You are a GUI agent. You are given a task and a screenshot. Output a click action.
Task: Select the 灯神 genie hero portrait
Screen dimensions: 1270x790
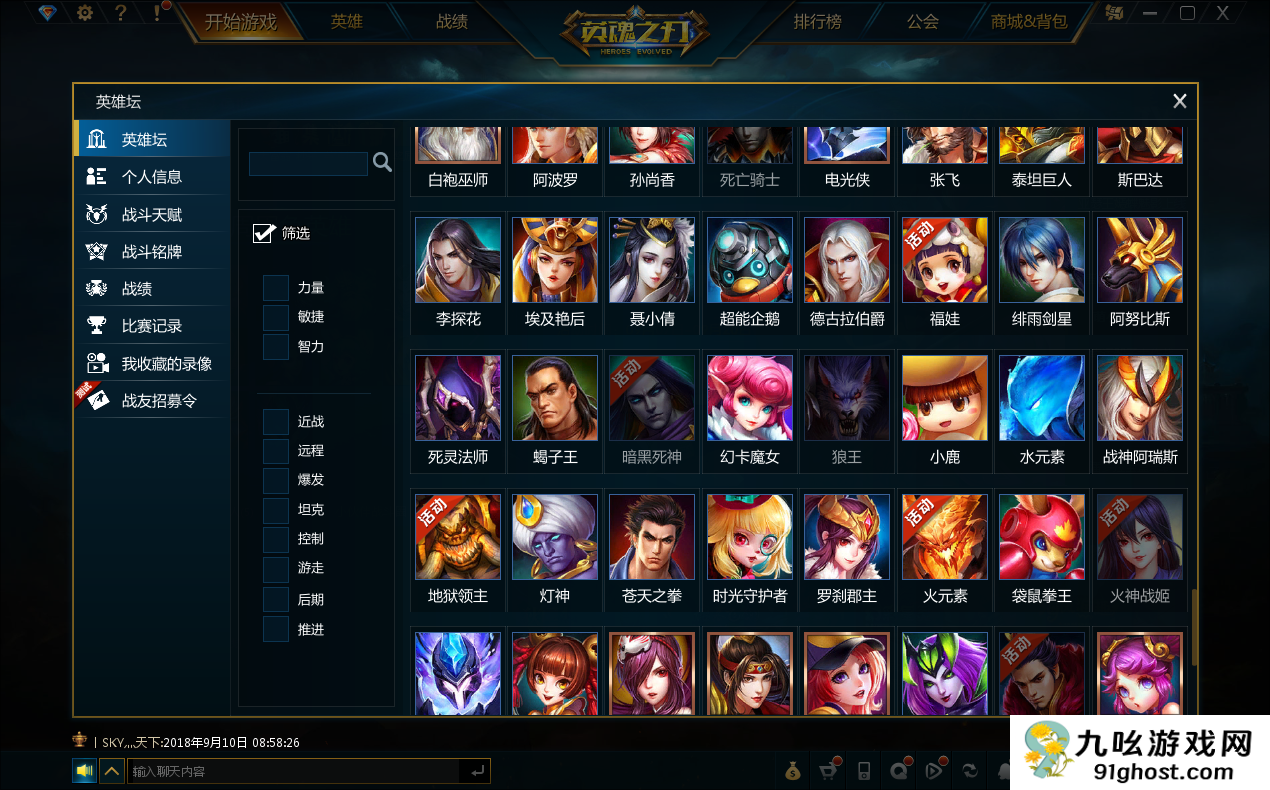pyautogui.click(x=555, y=537)
